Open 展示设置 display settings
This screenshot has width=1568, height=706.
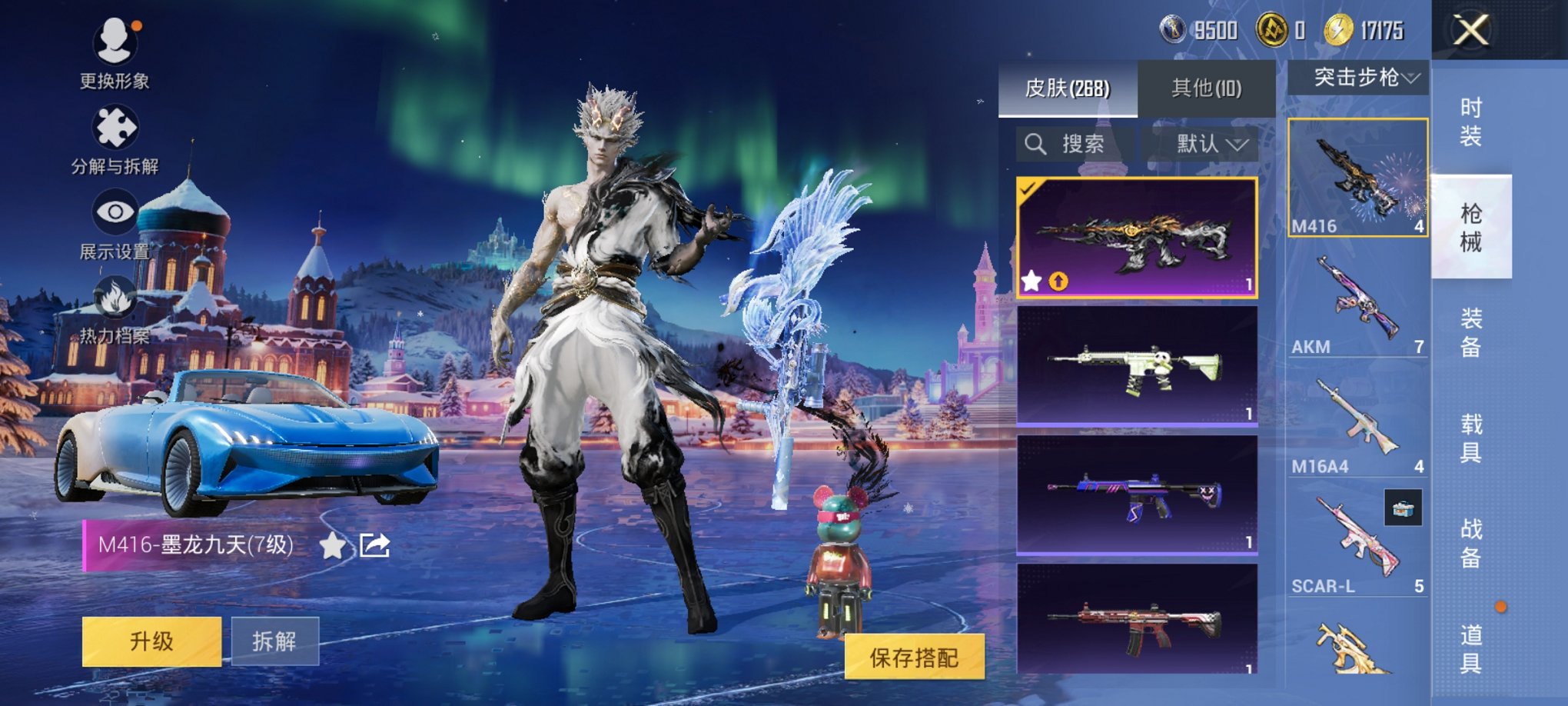click(114, 210)
